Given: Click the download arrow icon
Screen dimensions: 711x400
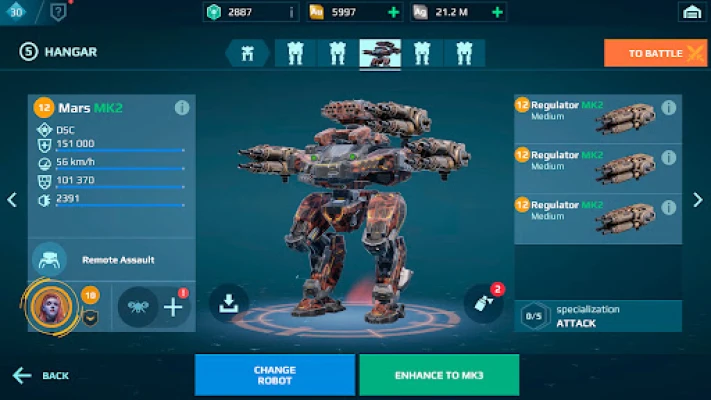Looking at the screenshot, I should (x=228, y=304).
